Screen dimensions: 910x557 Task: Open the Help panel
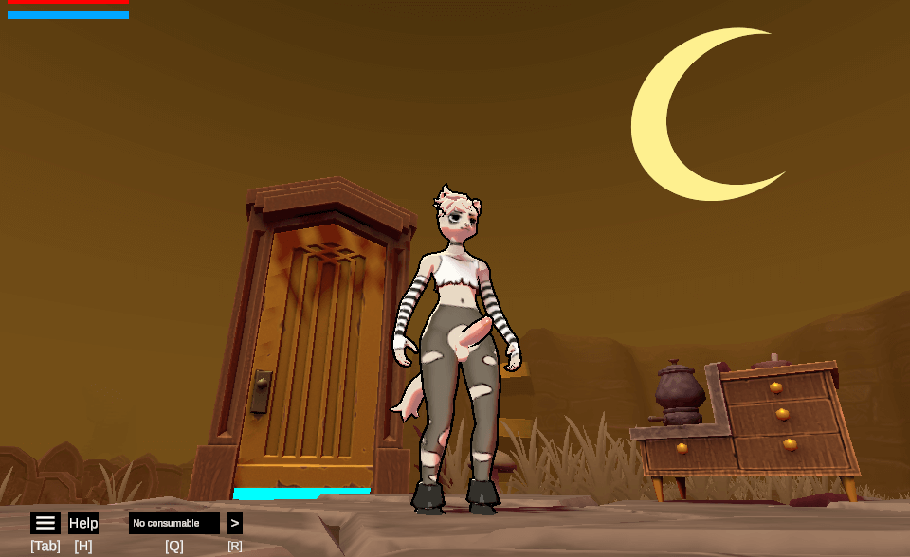coord(83,523)
